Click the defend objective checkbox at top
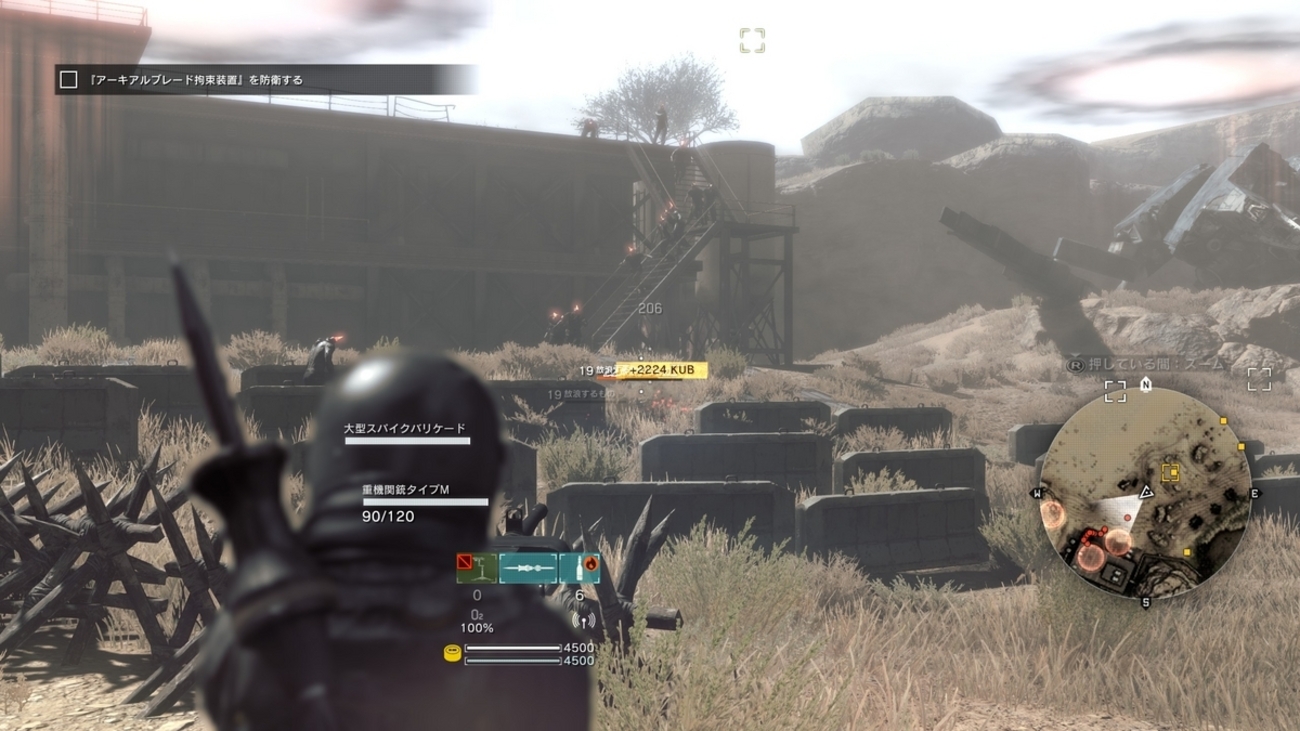Screen dimensions: 1300x731 click(x=68, y=80)
